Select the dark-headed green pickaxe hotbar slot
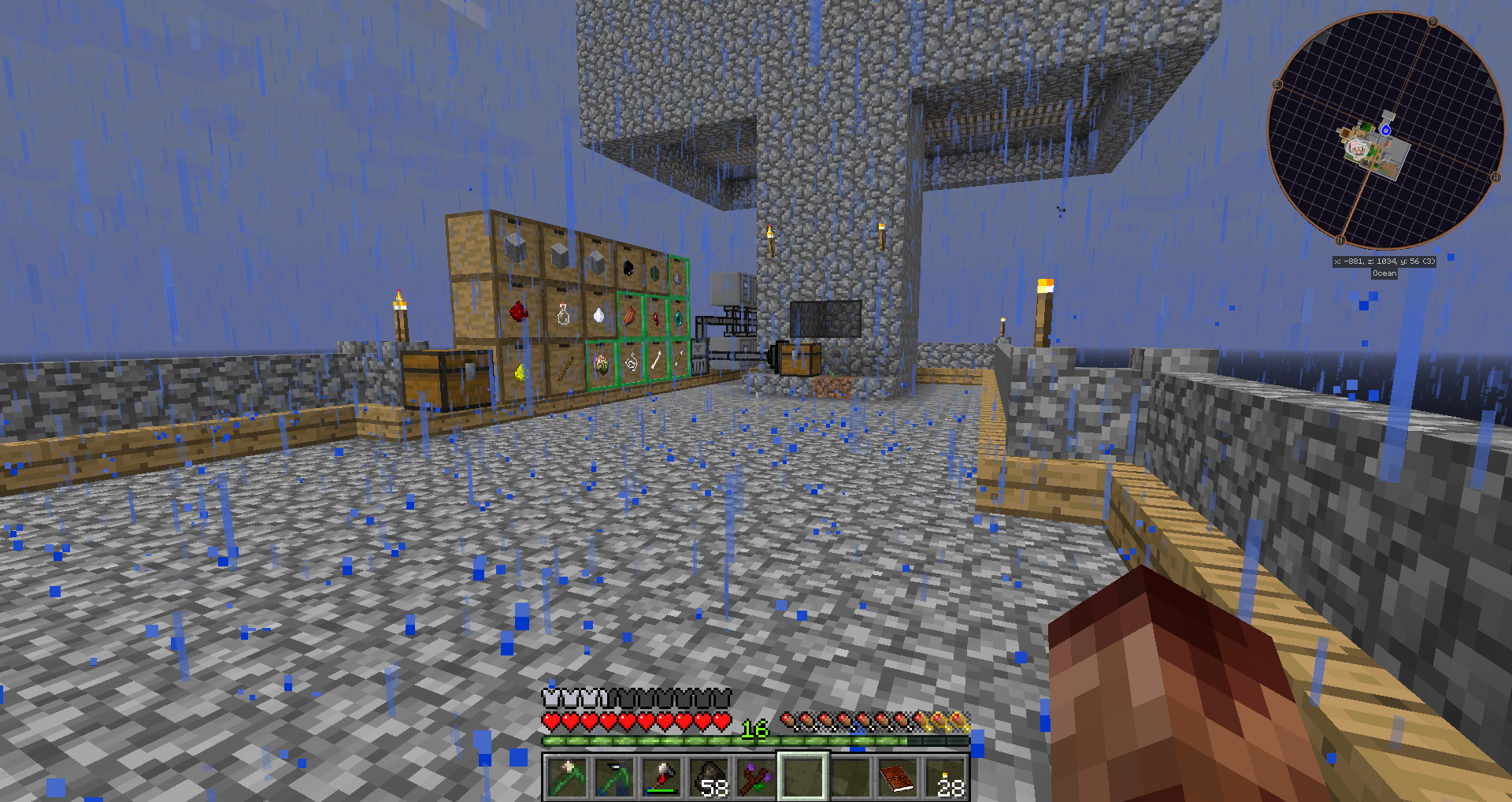The width and height of the screenshot is (1512, 802). click(613, 776)
